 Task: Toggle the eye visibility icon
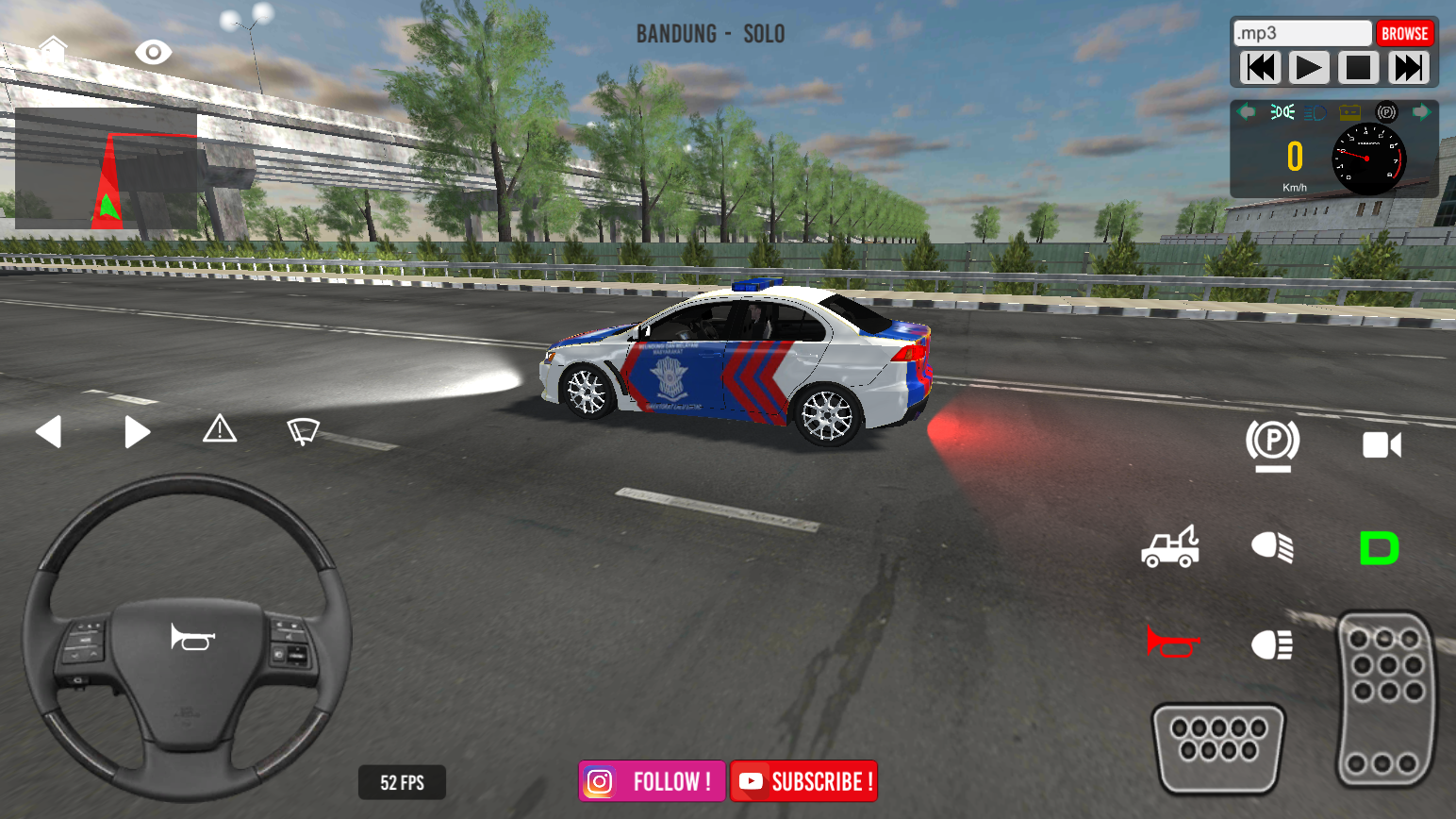(x=153, y=52)
